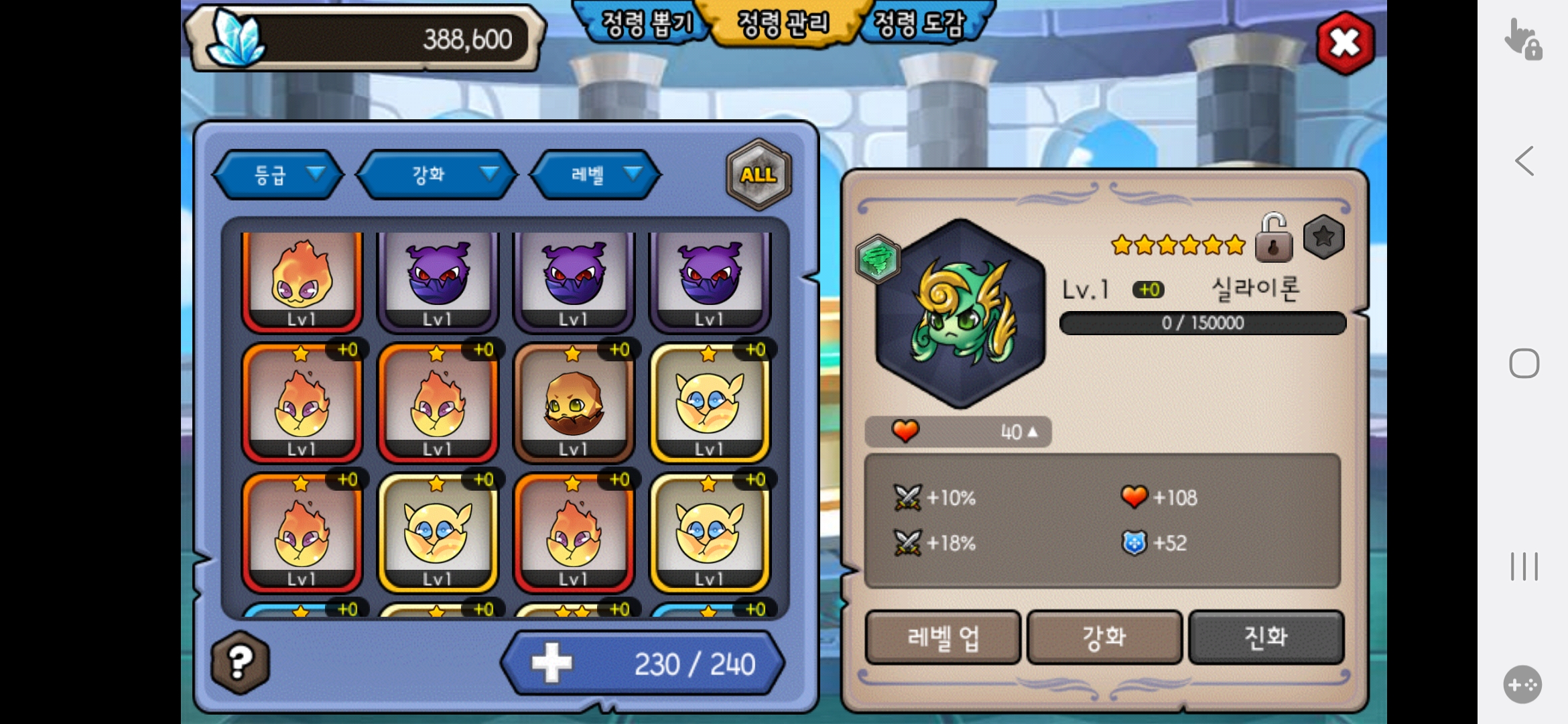Select the 정령 관리 tab
The image size is (1568, 724).
click(783, 24)
